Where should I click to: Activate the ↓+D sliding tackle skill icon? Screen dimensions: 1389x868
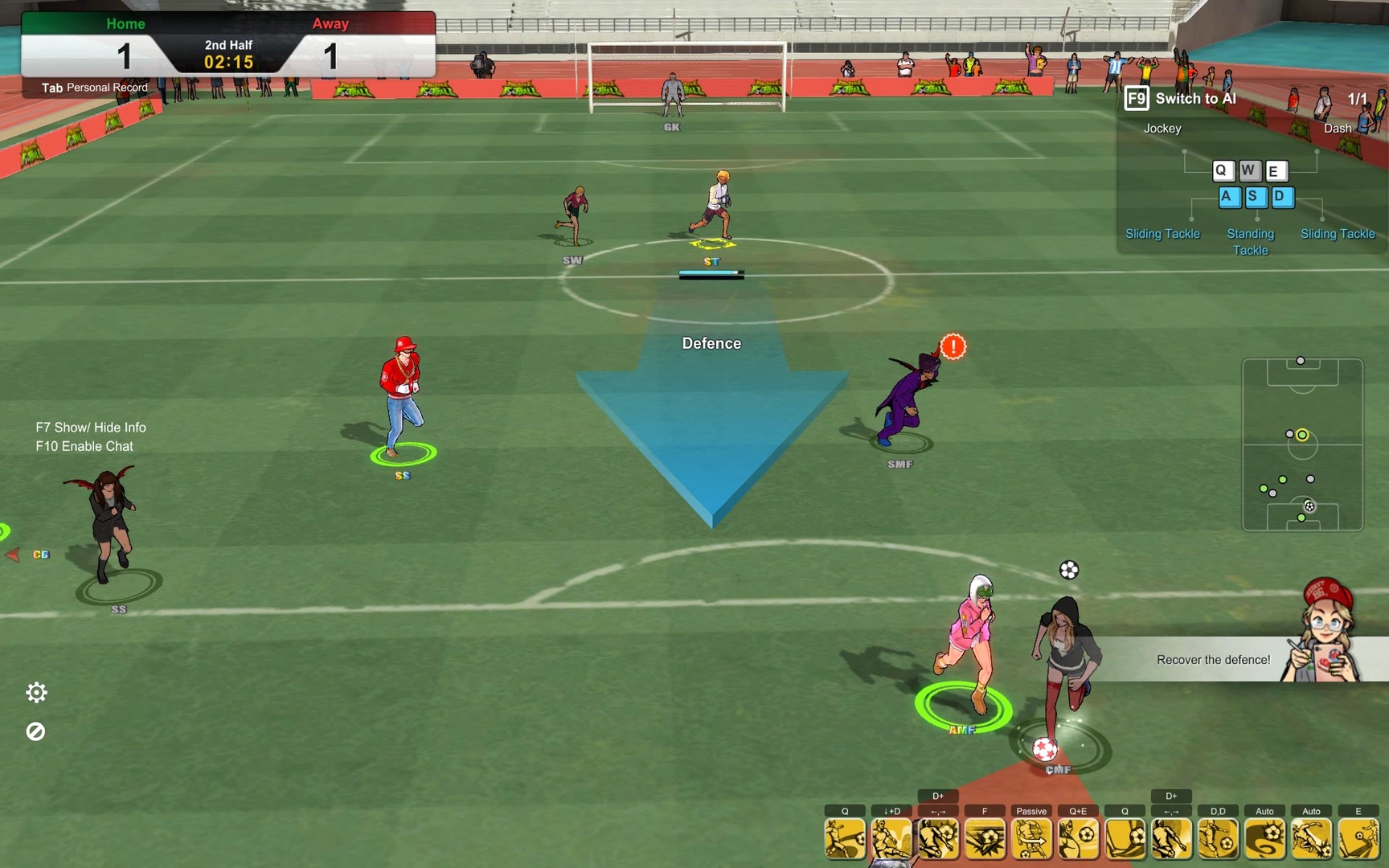click(x=892, y=838)
